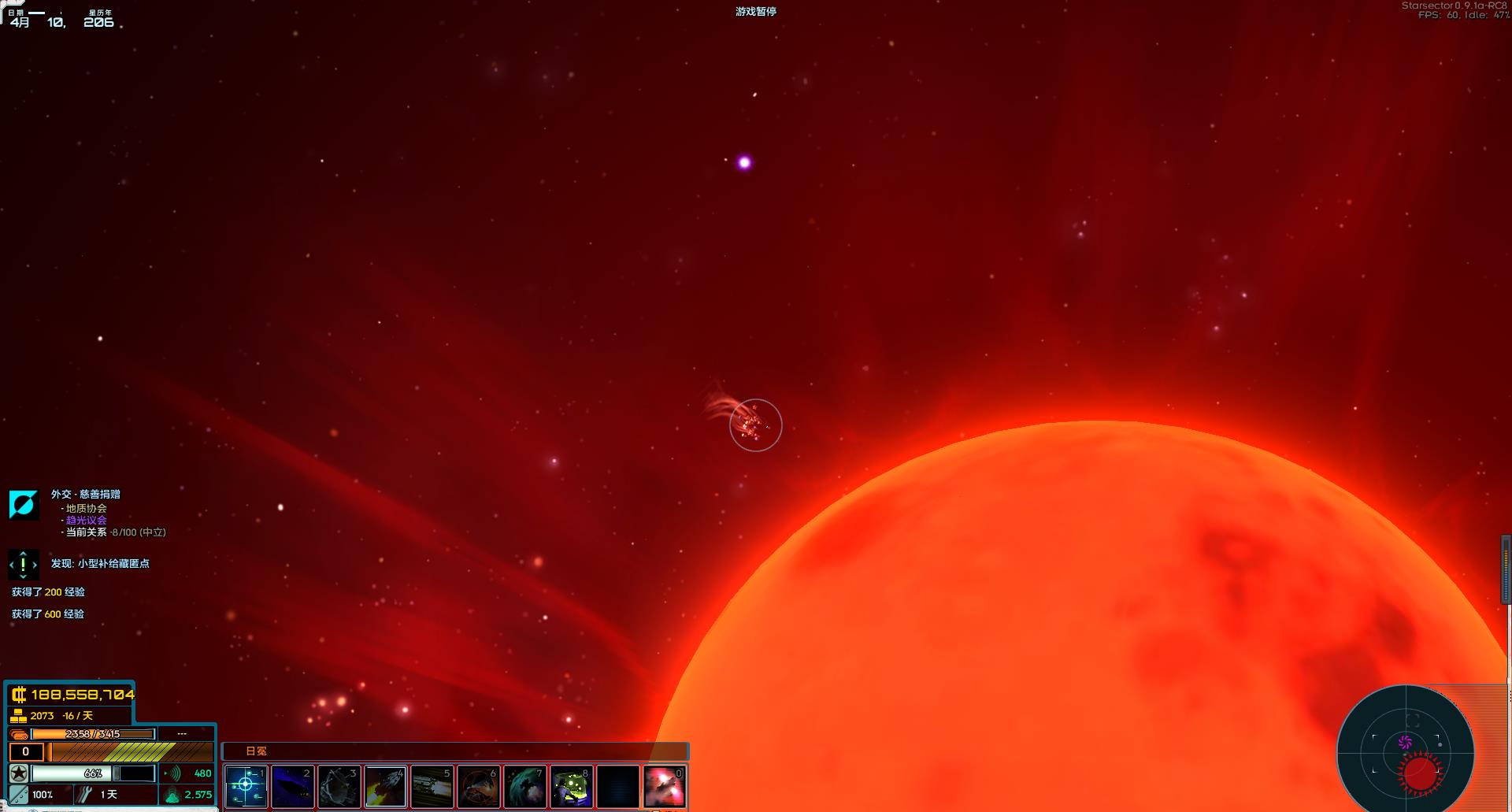Image resolution: width=1512 pixels, height=812 pixels.
Task: Click the fleet's circled icon at screen center
Action: click(755, 425)
